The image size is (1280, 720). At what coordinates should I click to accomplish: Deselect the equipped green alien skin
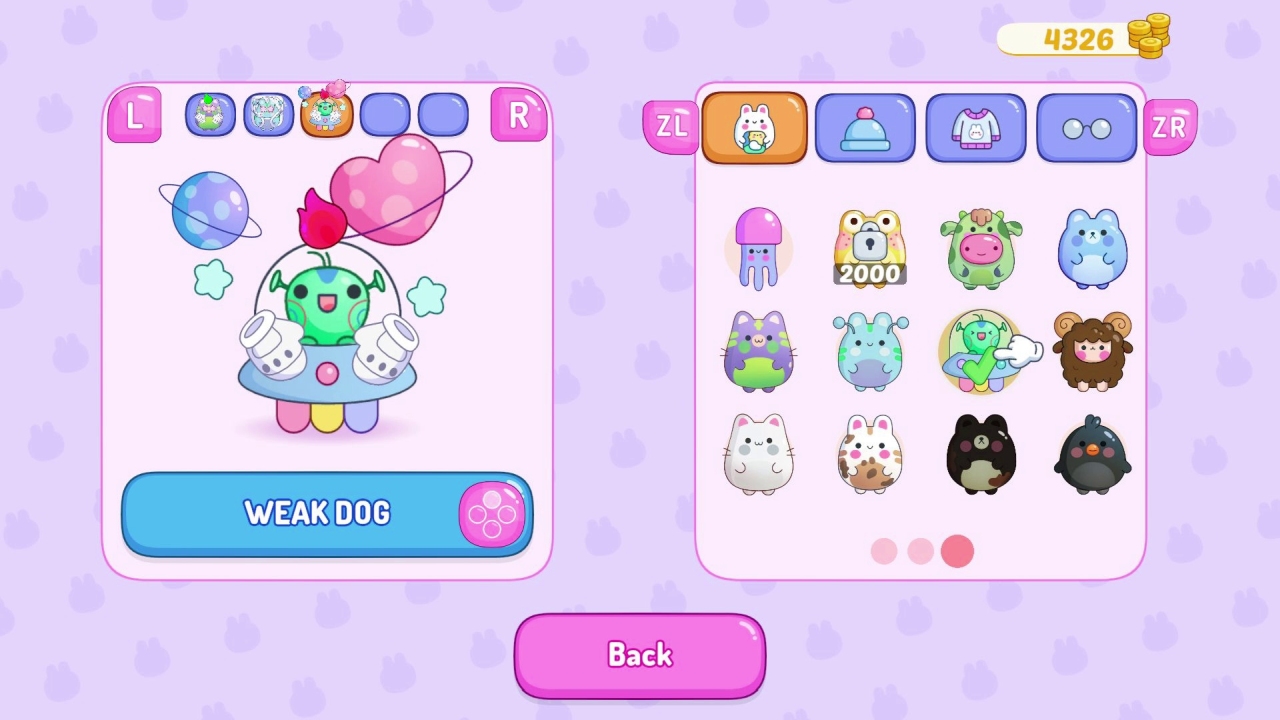tap(981, 351)
